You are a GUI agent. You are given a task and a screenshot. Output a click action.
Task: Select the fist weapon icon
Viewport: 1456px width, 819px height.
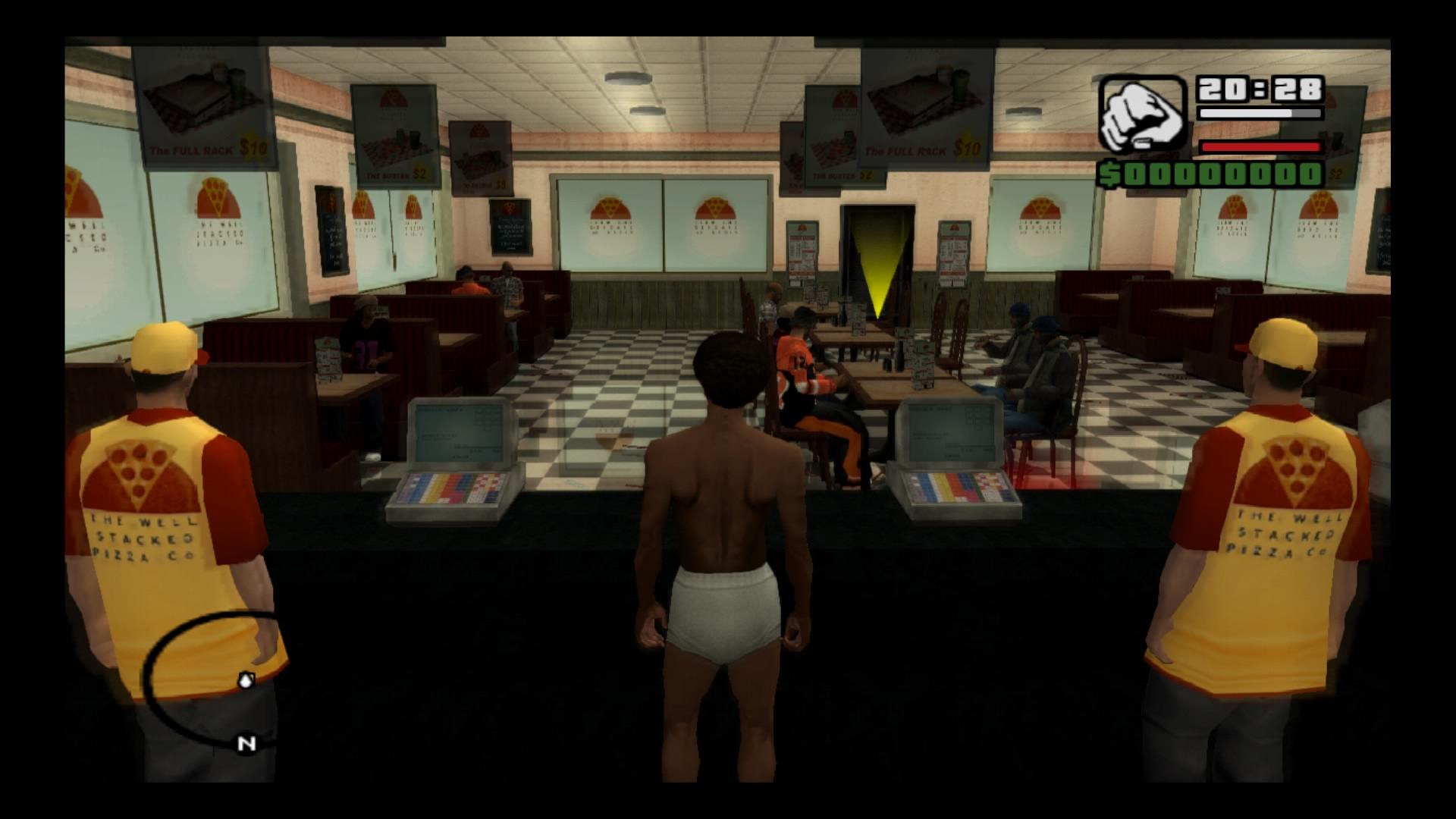(1141, 115)
